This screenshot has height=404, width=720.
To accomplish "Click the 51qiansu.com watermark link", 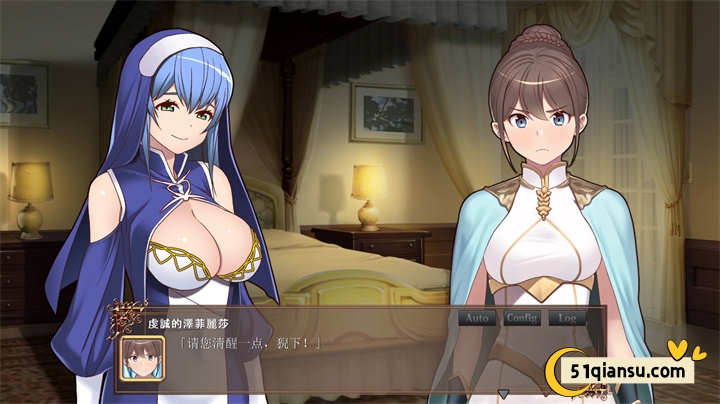I will coord(629,372).
